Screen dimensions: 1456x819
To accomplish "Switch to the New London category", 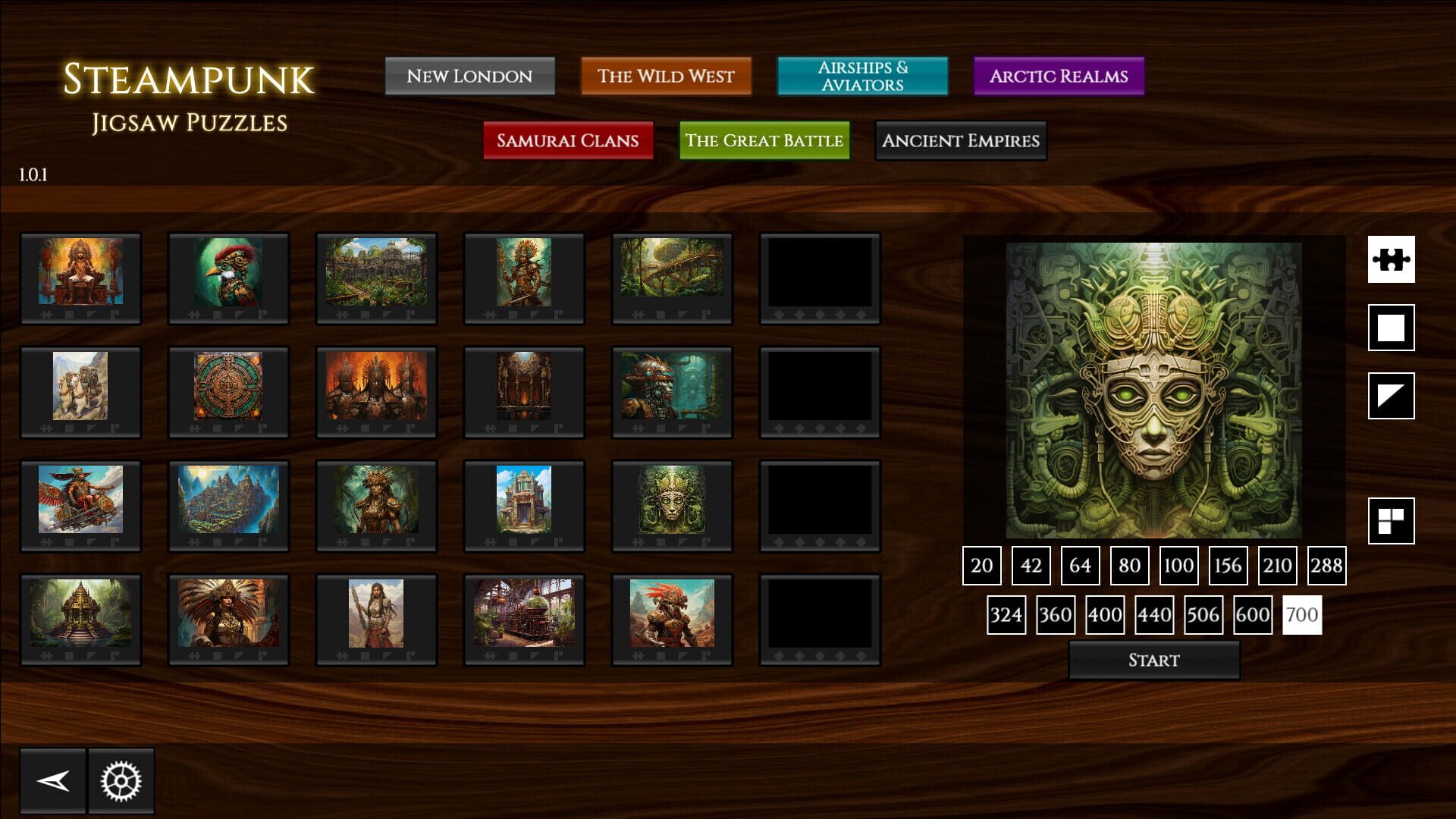I will click(x=470, y=76).
